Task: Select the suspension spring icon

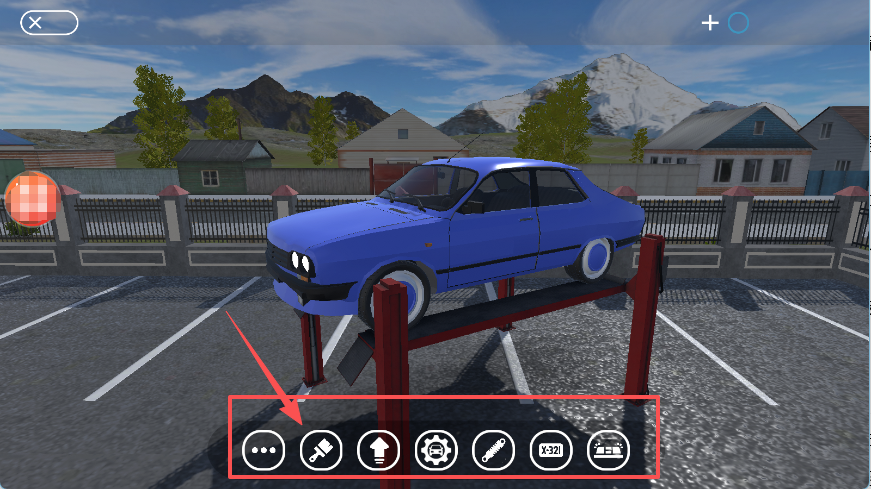Action: (493, 451)
